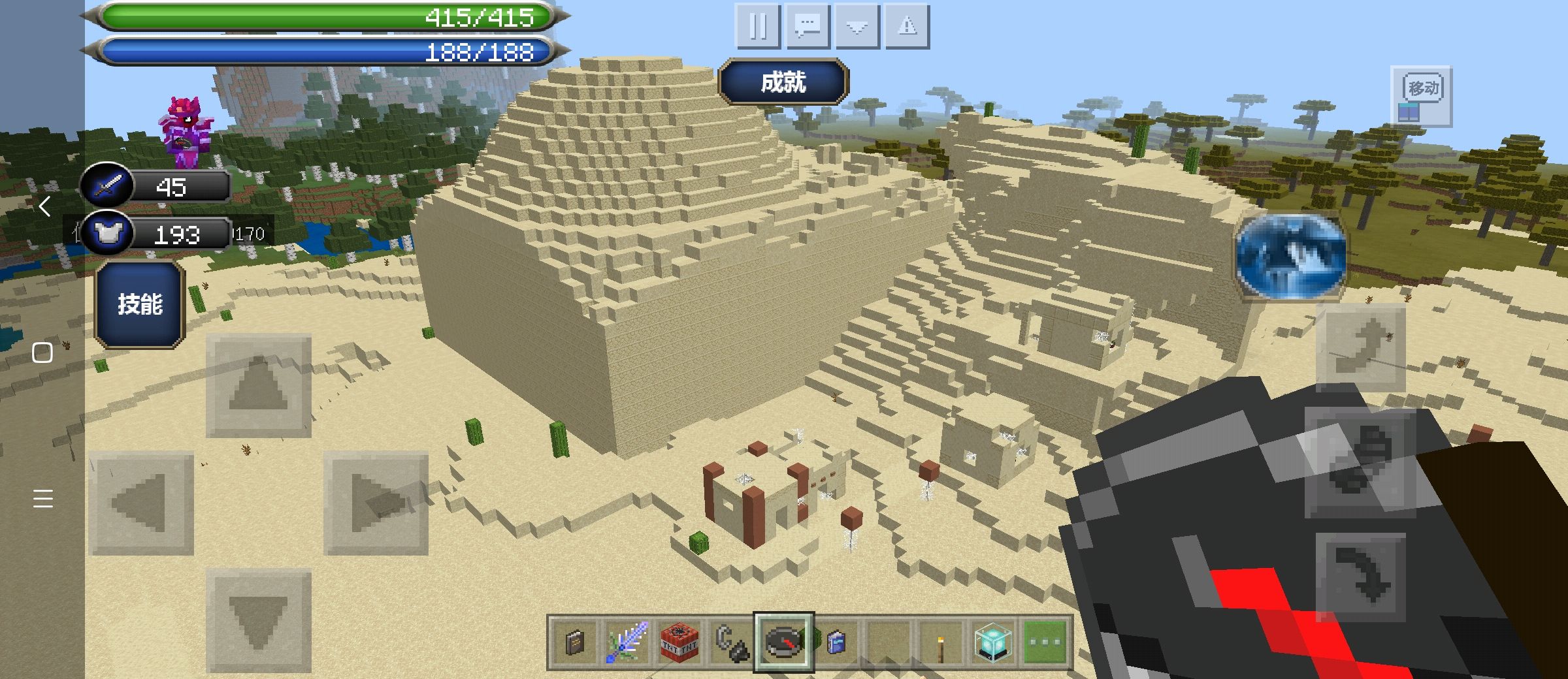This screenshot has width=1568, height=679.
Task: Tap the middle fly toggle button
Action: pos(1361,462)
